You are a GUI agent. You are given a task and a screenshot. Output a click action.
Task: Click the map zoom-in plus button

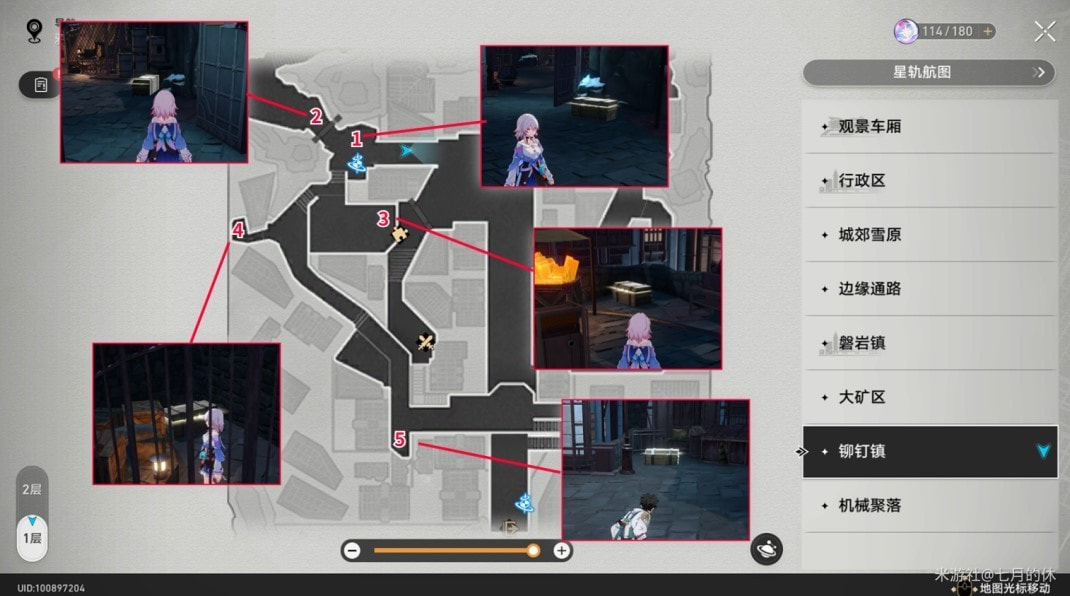coord(562,550)
